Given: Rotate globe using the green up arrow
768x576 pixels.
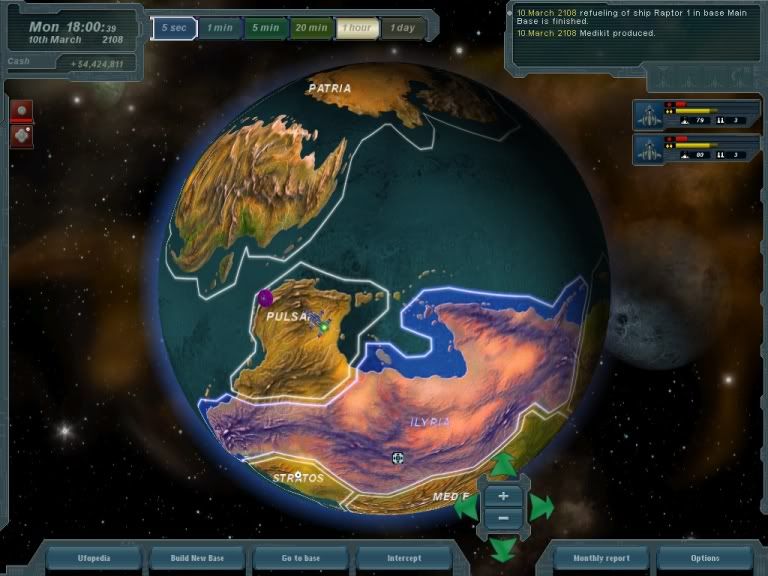Looking at the screenshot, I should click(503, 464).
